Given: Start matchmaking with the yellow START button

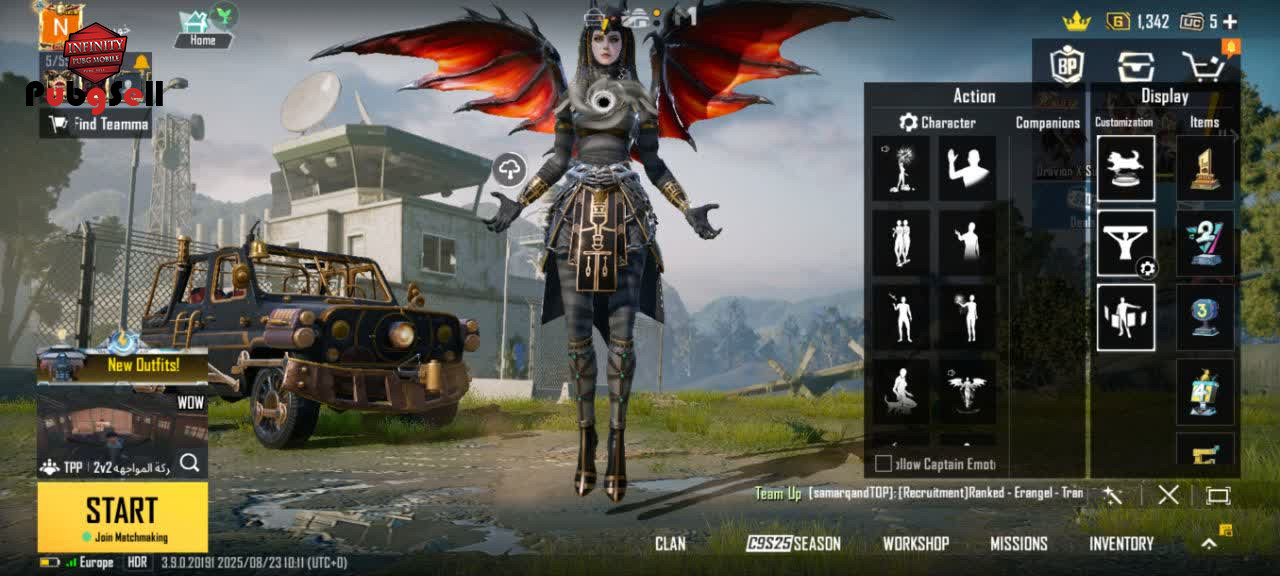Looking at the screenshot, I should click(122, 516).
